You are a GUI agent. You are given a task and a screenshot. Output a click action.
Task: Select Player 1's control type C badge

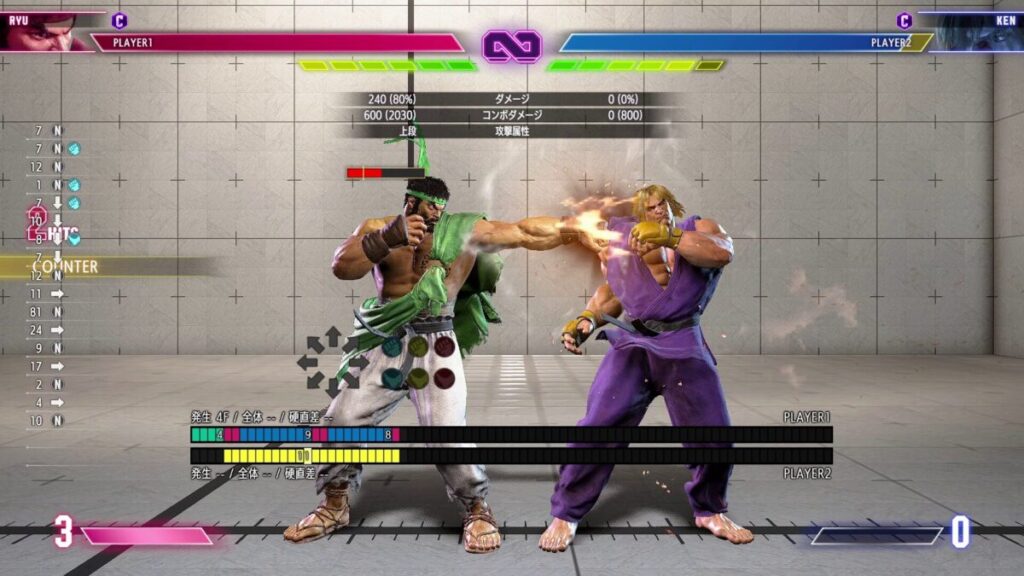(120, 20)
